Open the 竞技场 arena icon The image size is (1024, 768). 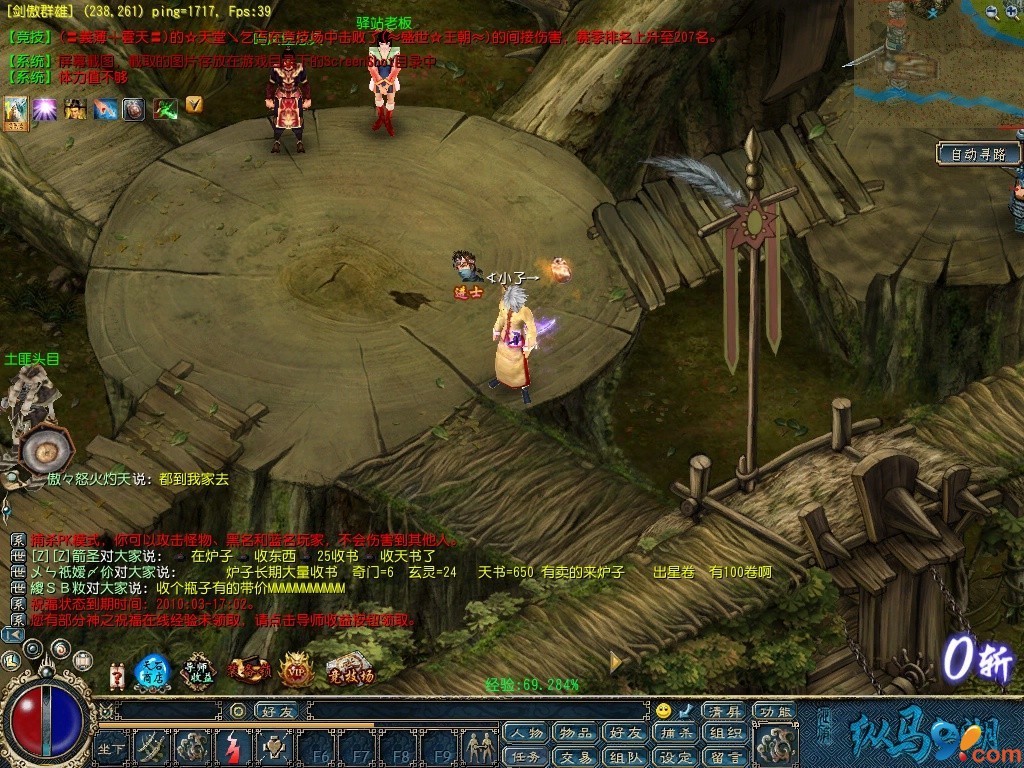coord(349,671)
